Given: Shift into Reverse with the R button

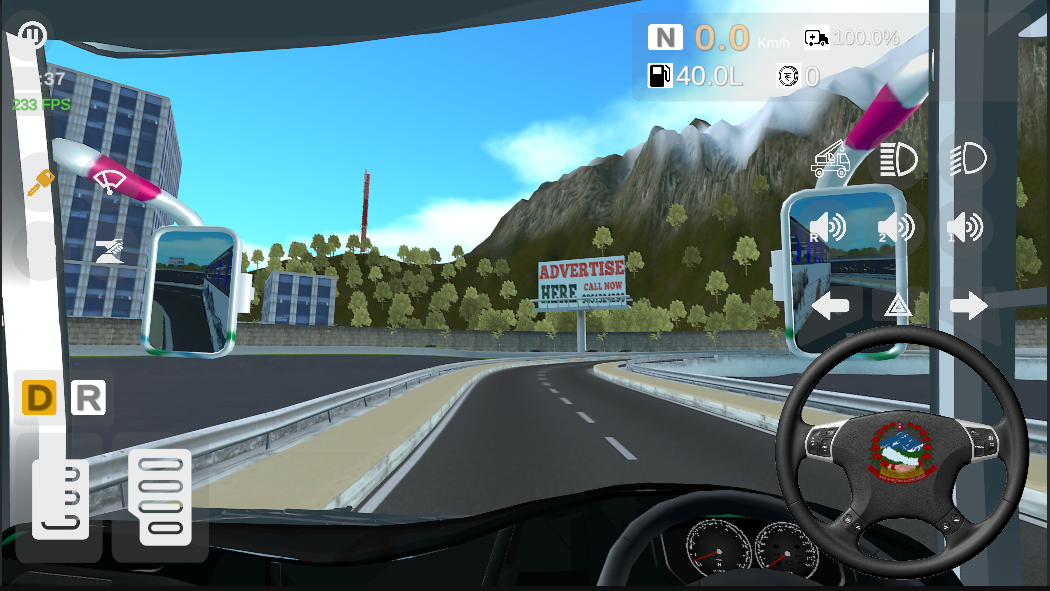Looking at the screenshot, I should coord(88,398).
